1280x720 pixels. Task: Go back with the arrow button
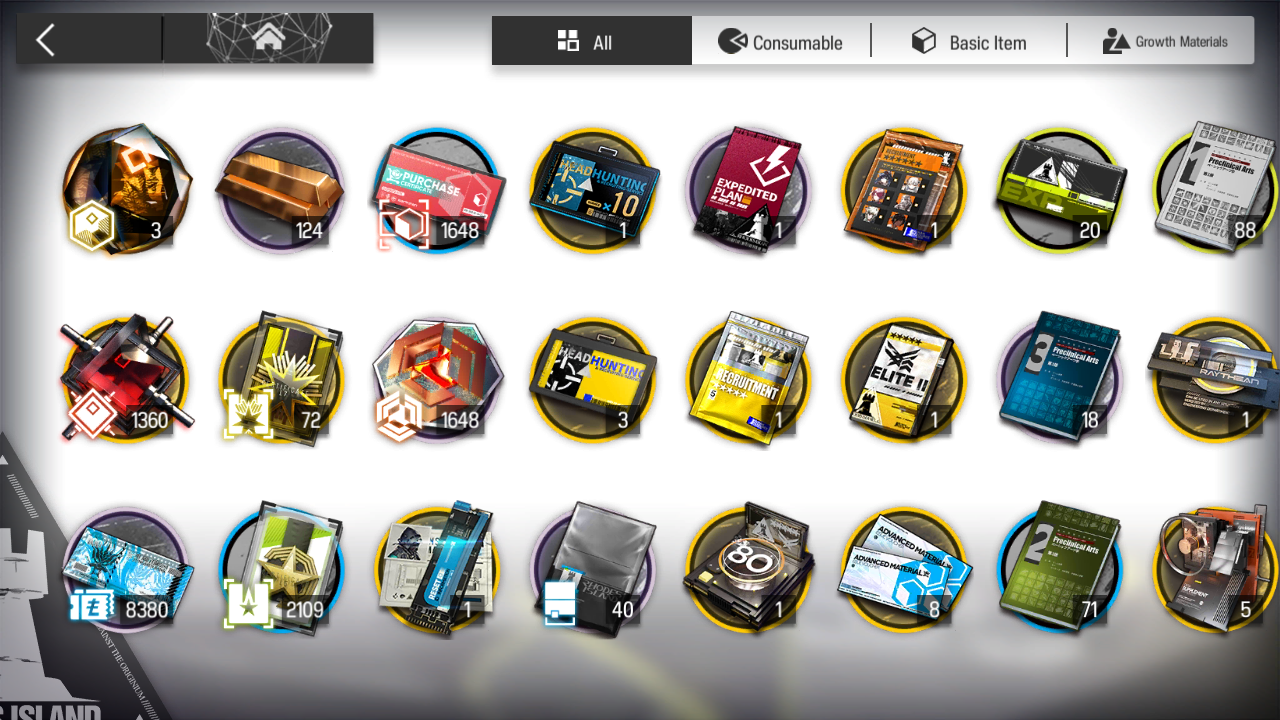pyautogui.click(x=46, y=40)
